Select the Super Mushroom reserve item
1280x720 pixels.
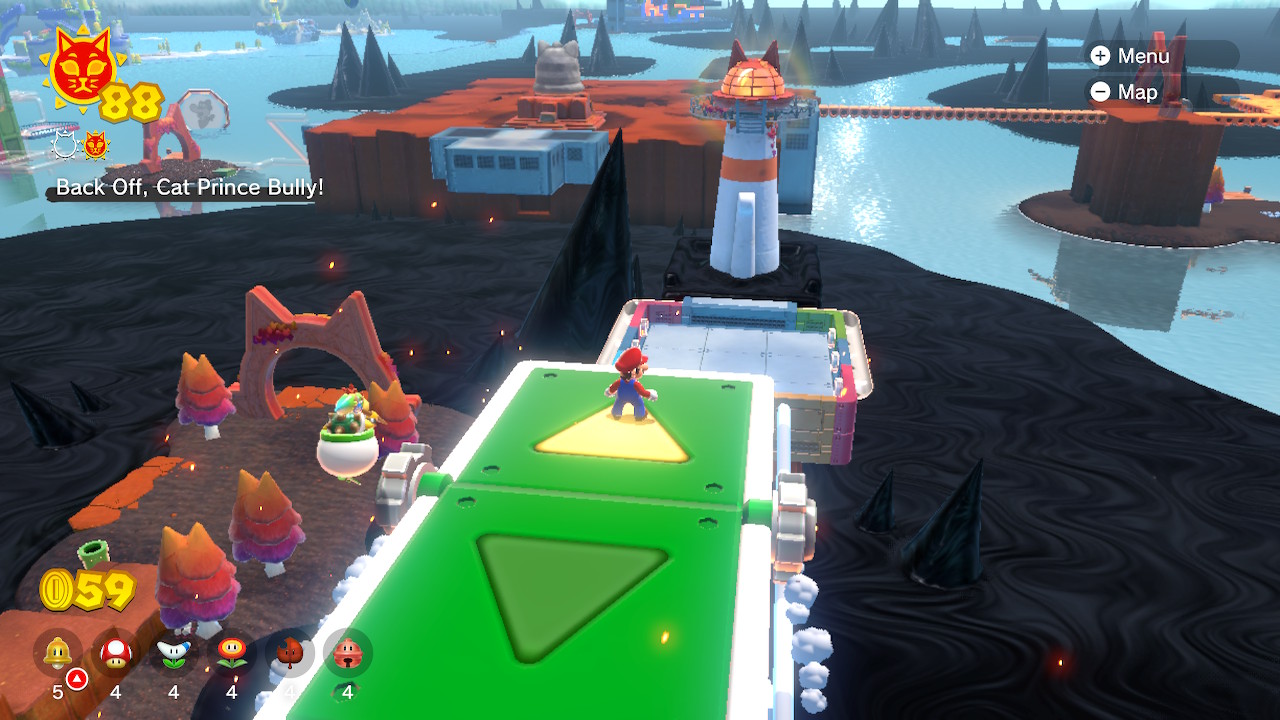pyautogui.click(x=116, y=654)
